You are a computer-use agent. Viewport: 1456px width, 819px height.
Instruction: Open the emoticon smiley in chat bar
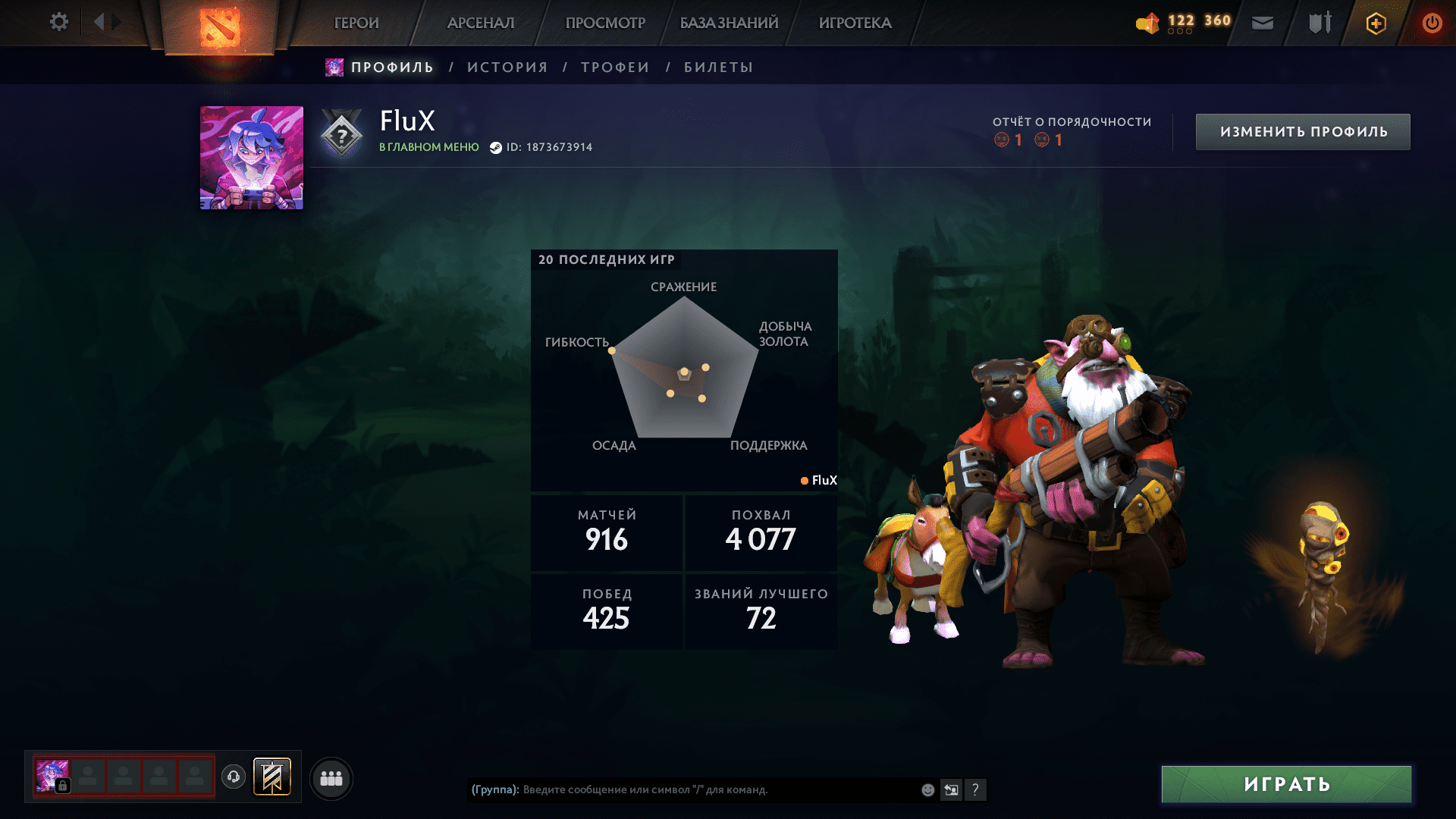pos(927,789)
